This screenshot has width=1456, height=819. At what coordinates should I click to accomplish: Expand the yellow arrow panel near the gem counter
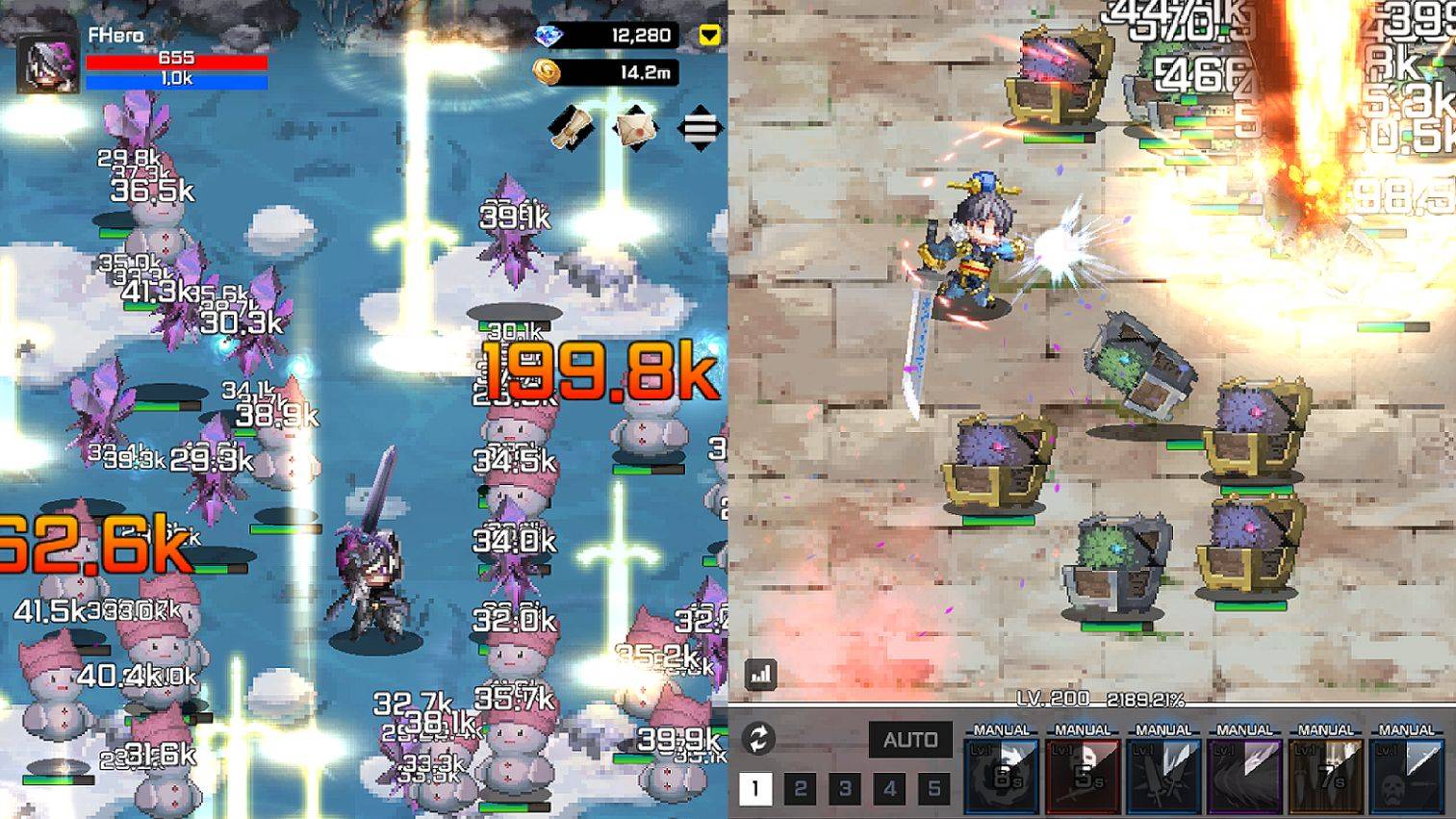pos(709,34)
